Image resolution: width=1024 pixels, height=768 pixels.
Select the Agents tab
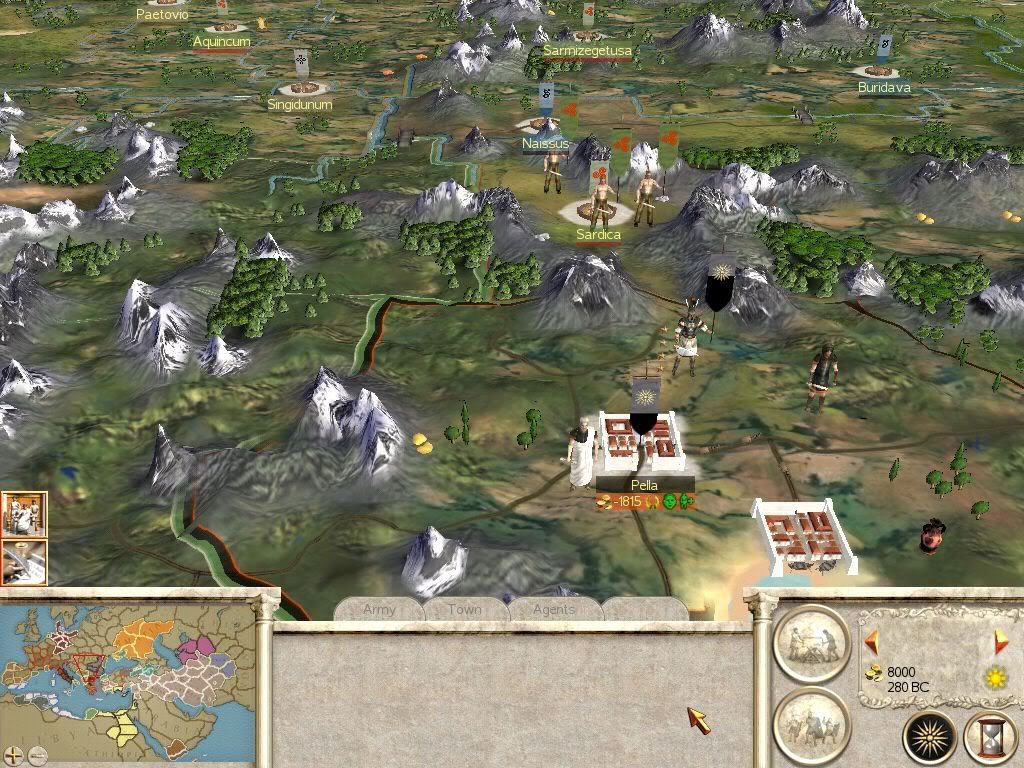pyautogui.click(x=554, y=609)
